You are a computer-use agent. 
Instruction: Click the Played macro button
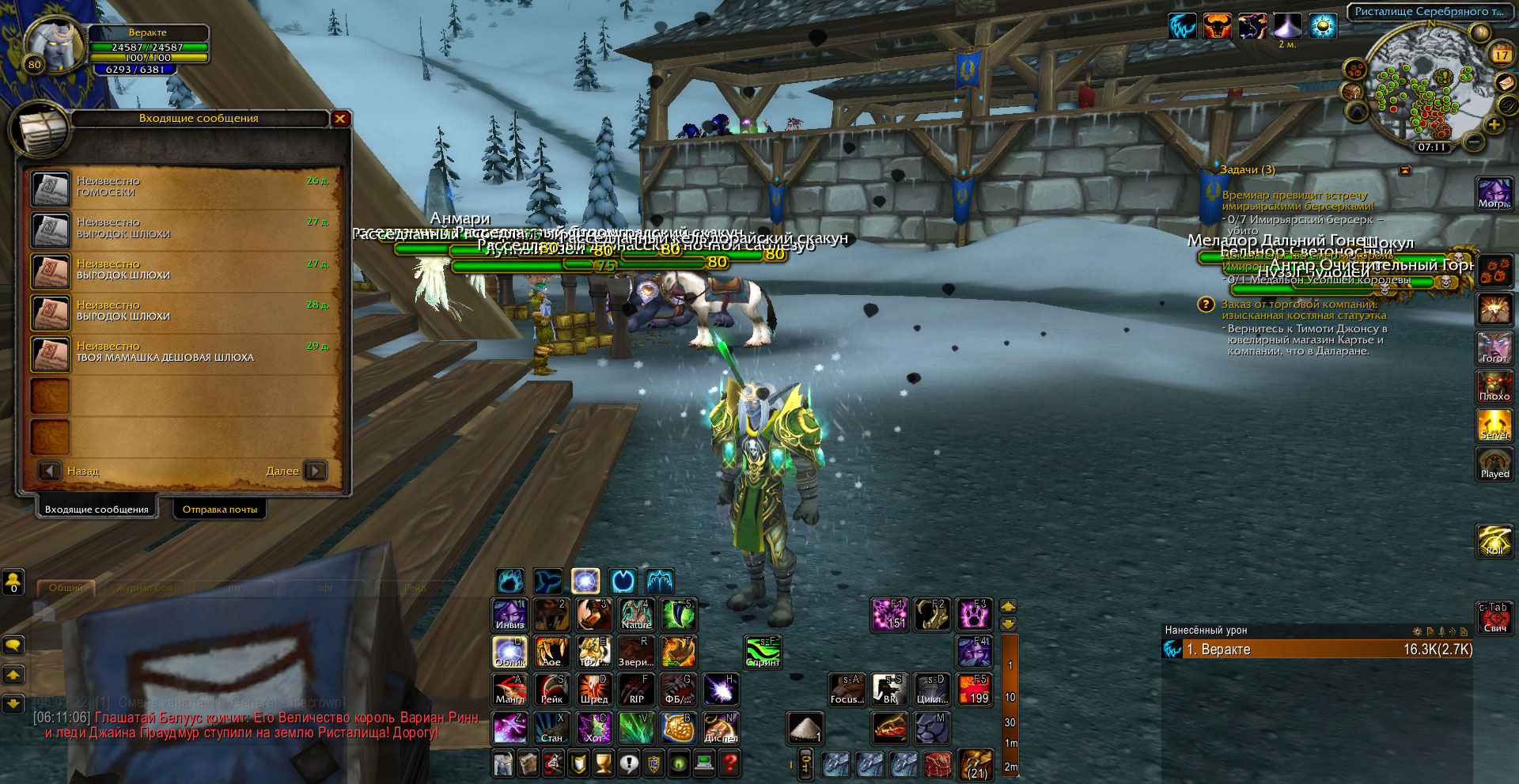click(1494, 464)
